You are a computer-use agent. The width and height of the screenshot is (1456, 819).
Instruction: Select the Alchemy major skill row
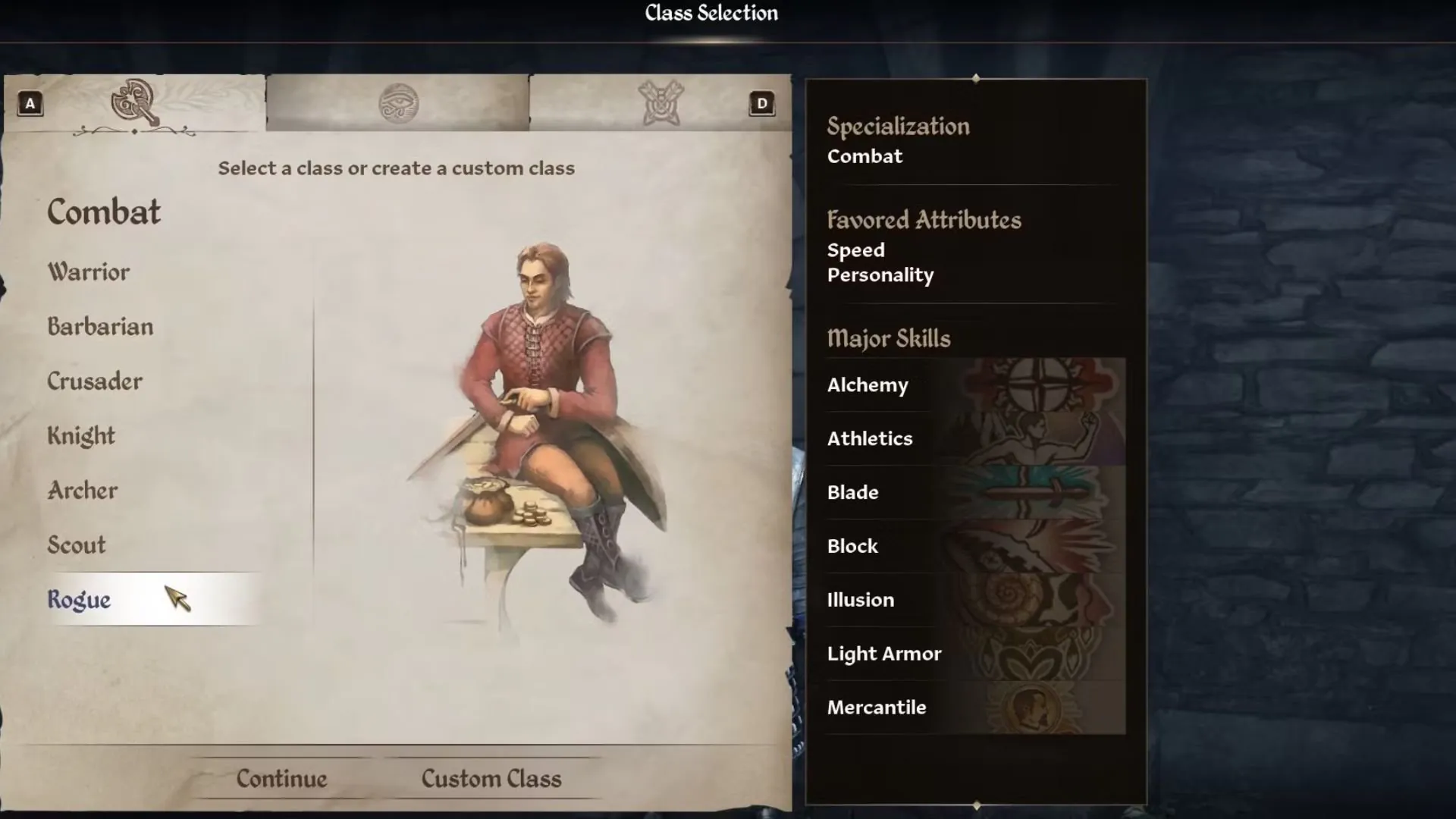pos(975,385)
